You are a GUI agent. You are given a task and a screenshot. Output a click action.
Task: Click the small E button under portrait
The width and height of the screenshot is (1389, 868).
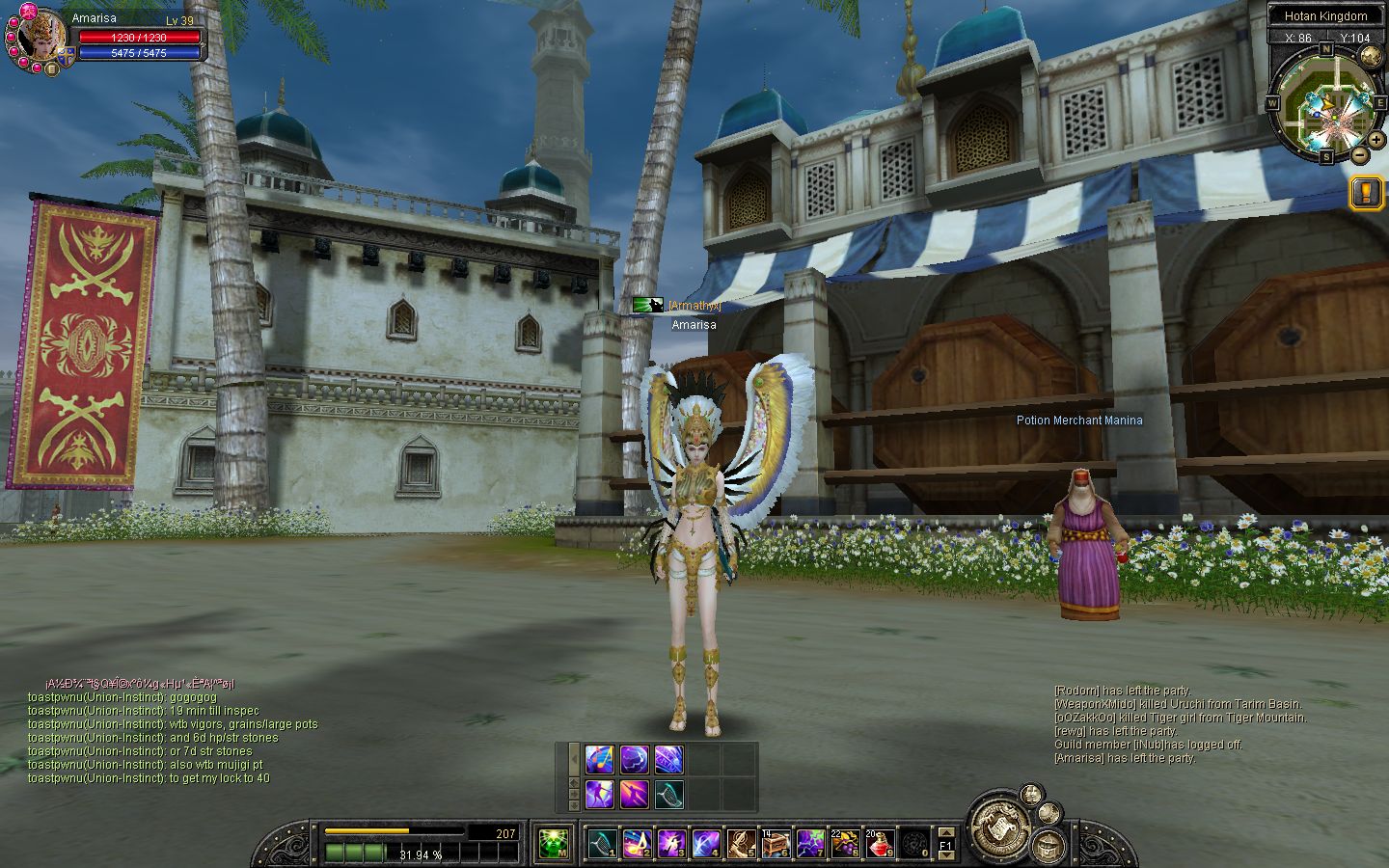[51, 68]
